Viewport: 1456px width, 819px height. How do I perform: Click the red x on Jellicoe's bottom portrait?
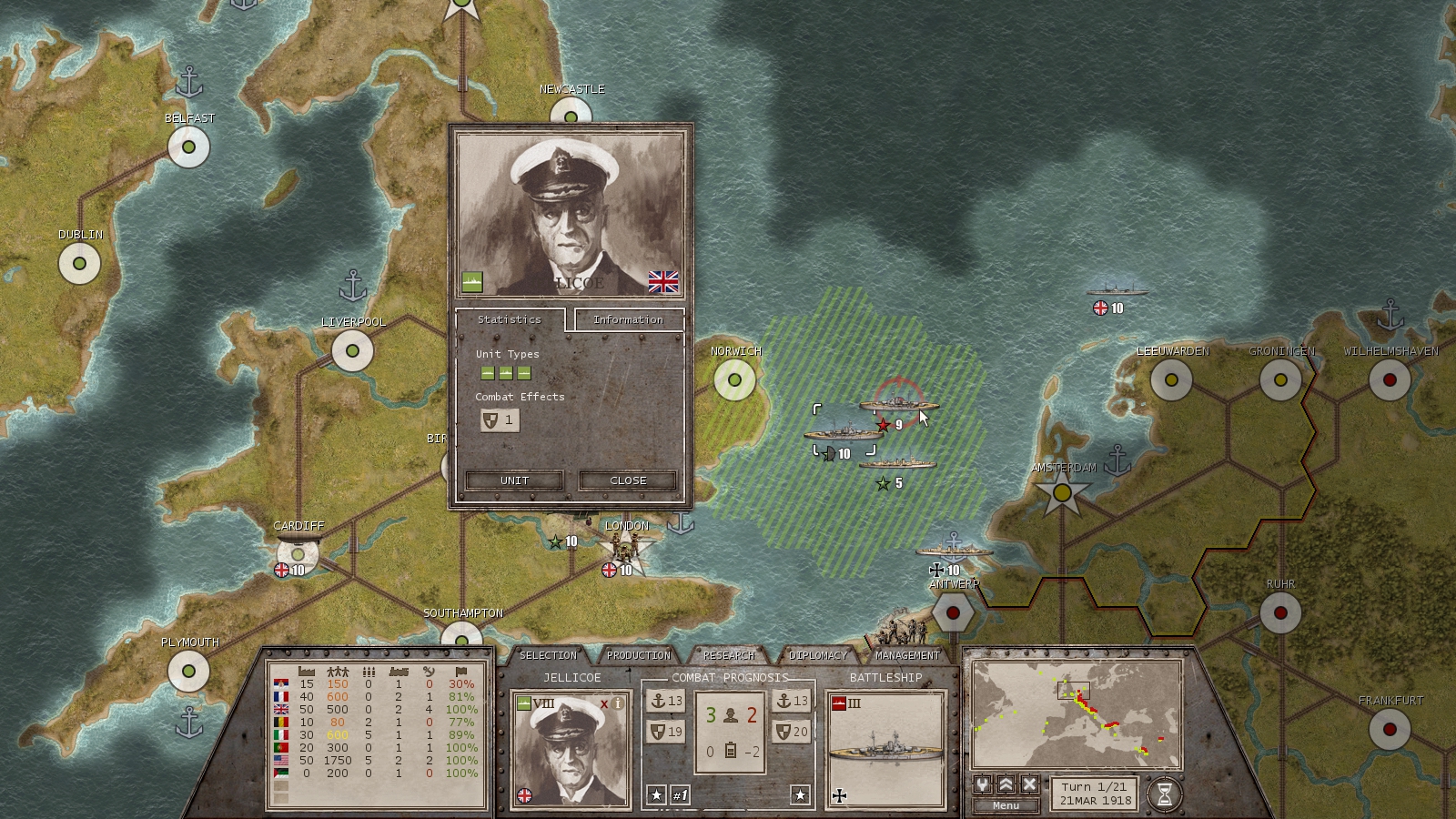point(603,703)
